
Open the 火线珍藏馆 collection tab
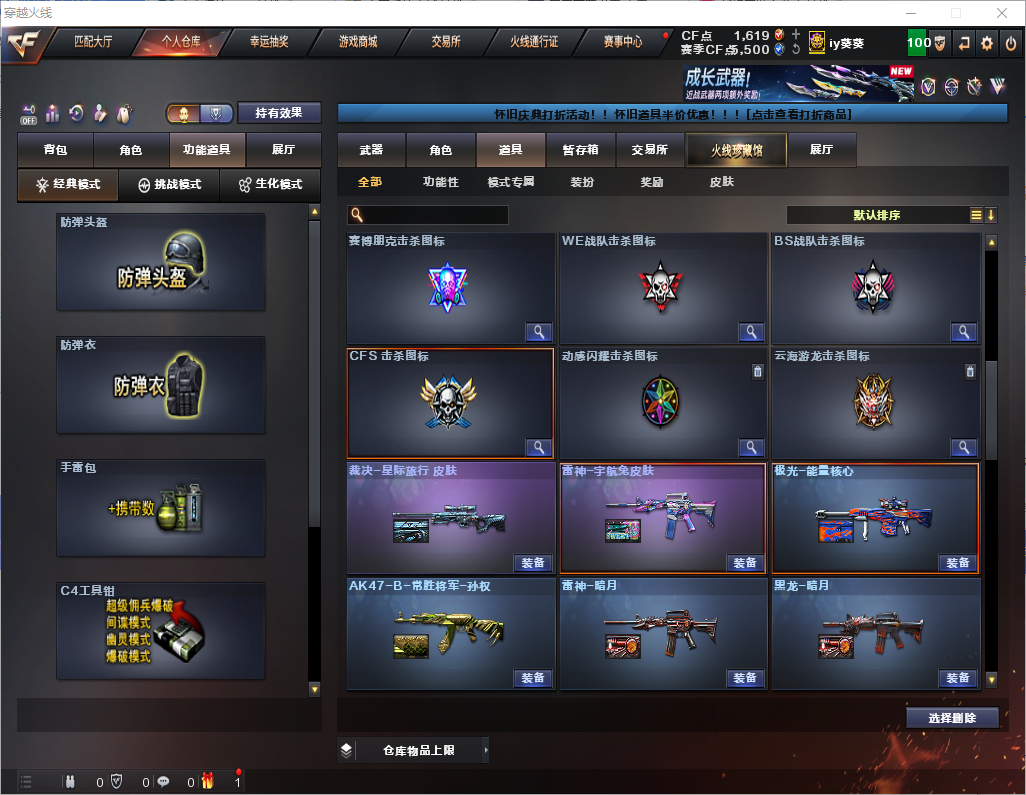point(736,150)
